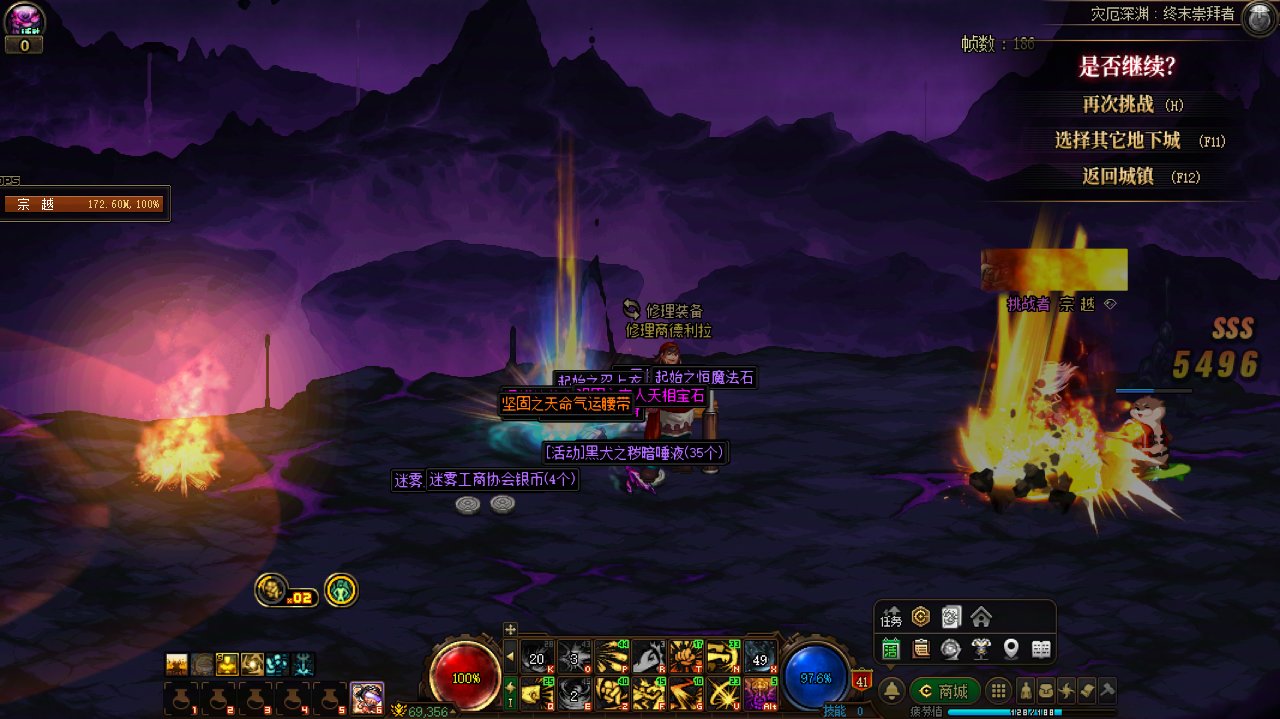Activate the fist skill bound to T
Screen dimensions: 1280x719
point(685,656)
